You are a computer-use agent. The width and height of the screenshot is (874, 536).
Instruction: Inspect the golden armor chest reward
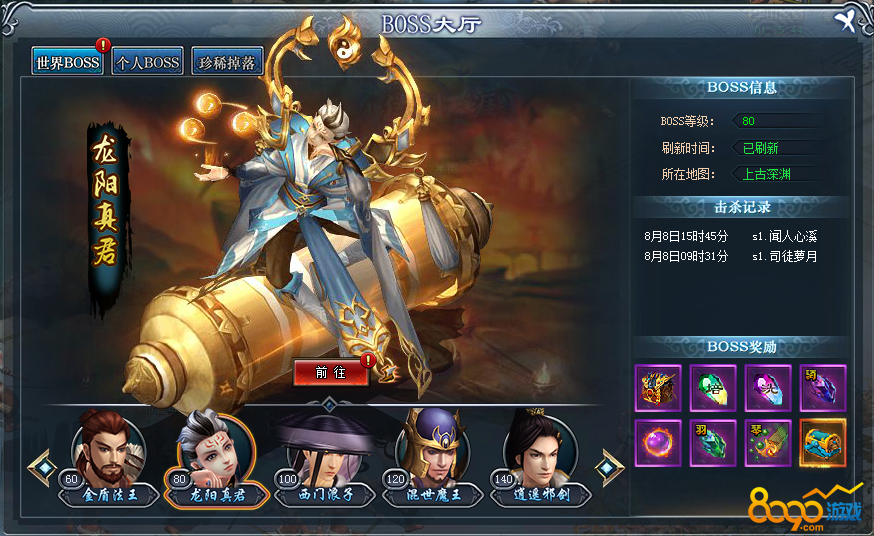[x=658, y=388]
